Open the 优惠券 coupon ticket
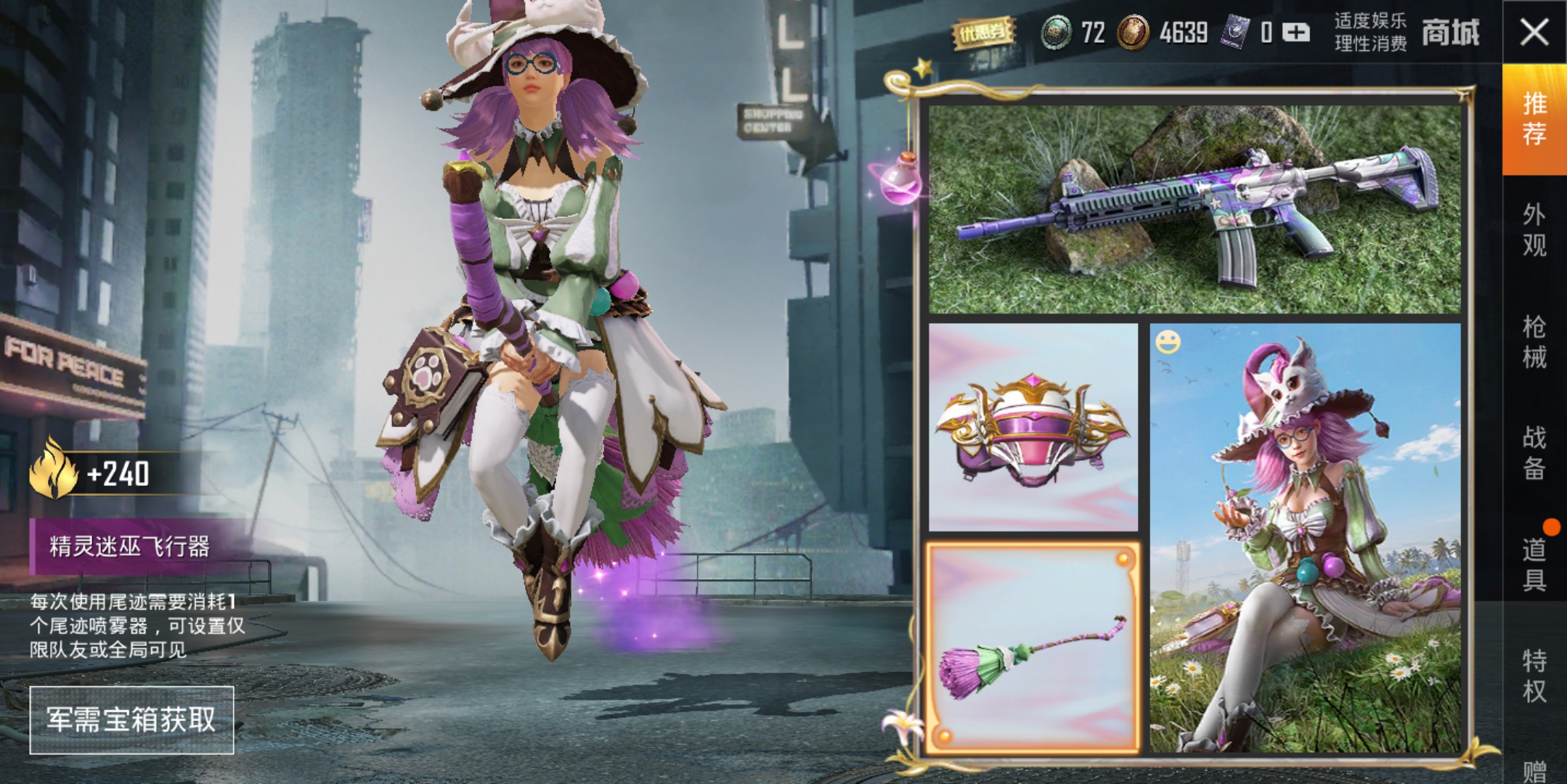This screenshot has height=784, width=1567. pos(983,33)
